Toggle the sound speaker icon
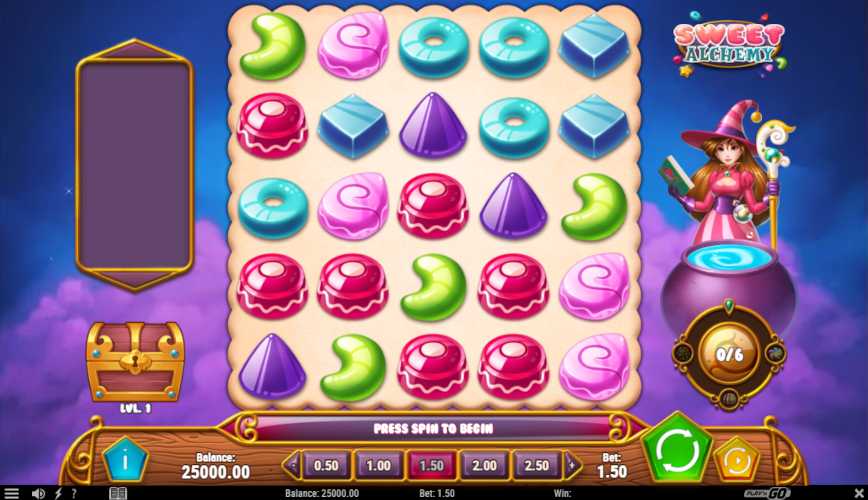868x500 pixels. pyautogui.click(x=38, y=493)
